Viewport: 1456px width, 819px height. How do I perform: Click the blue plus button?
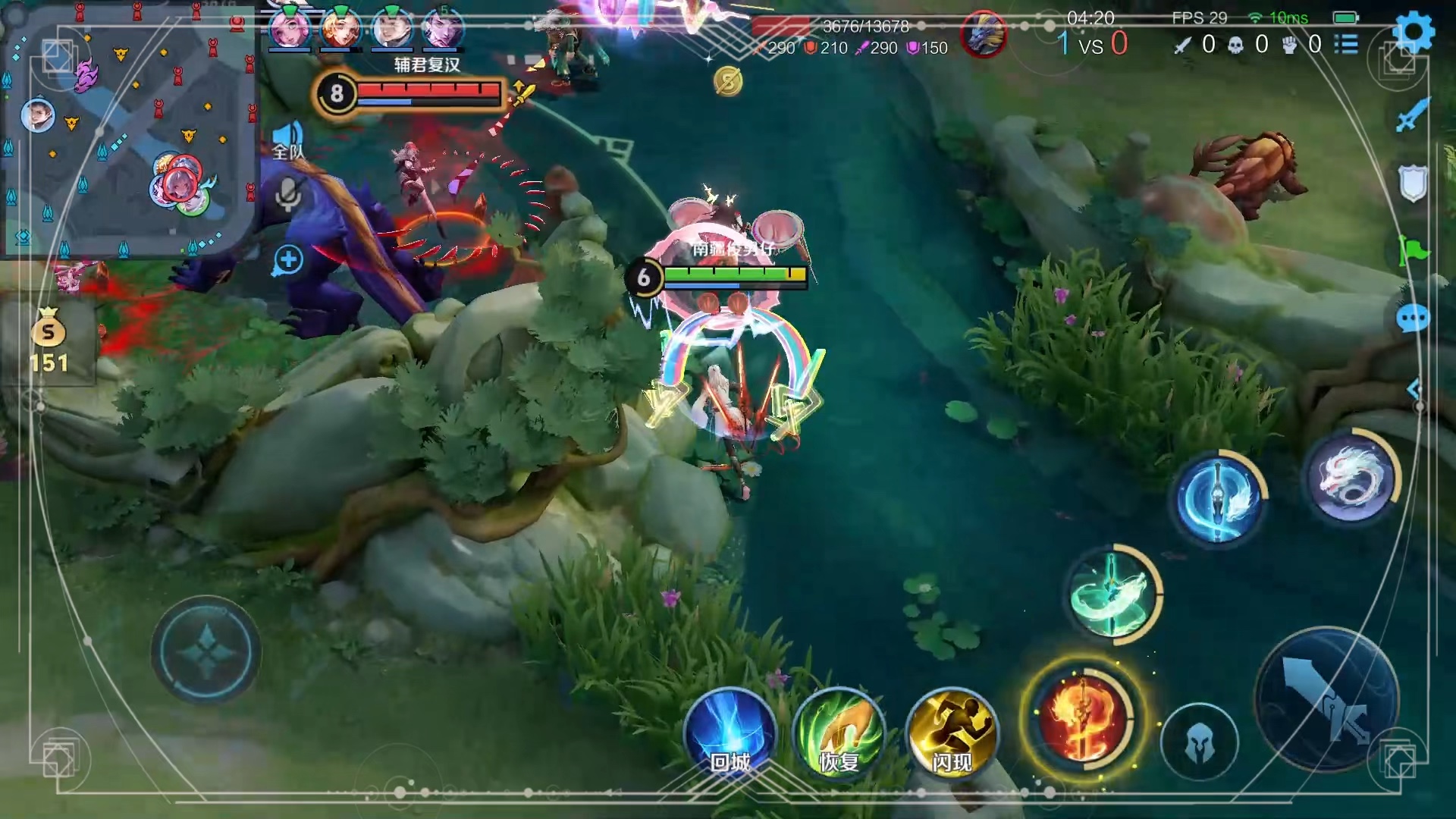(x=287, y=260)
